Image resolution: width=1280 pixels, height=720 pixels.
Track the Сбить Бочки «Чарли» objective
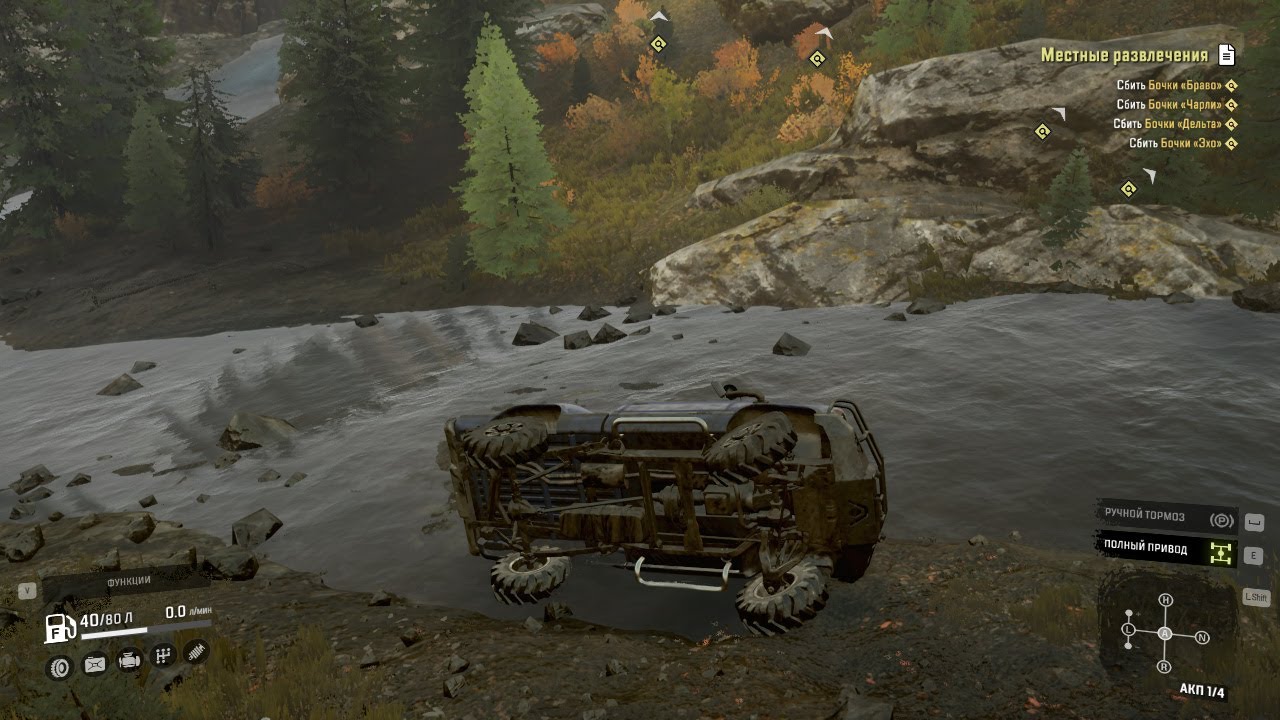tap(1176, 105)
